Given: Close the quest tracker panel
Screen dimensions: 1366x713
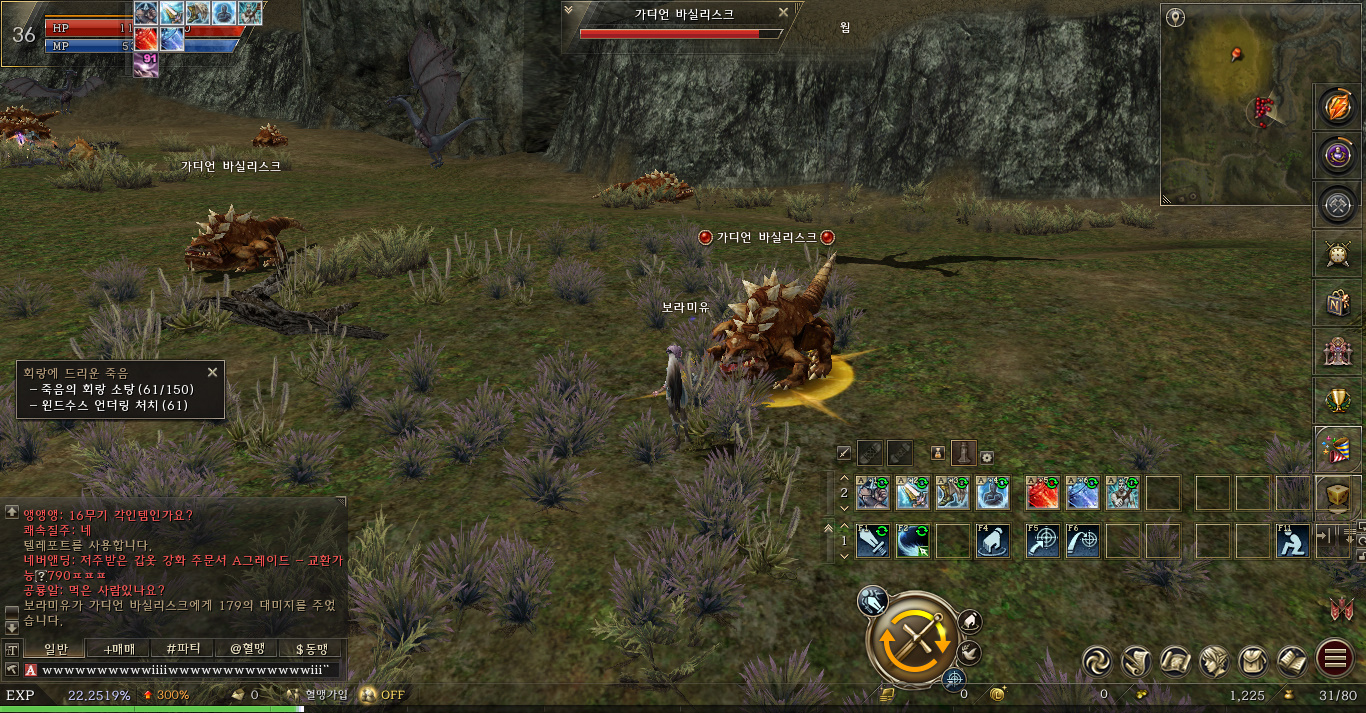Looking at the screenshot, I should tap(212, 372).
